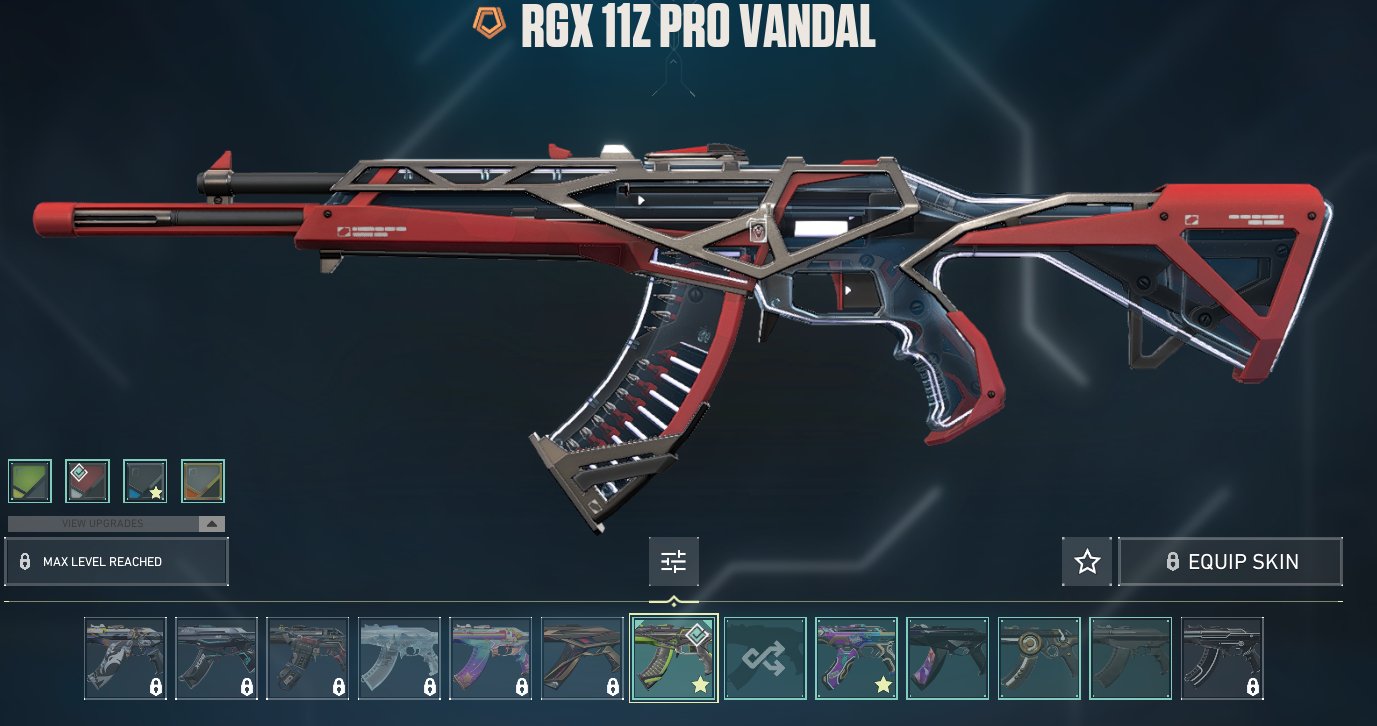Select the yellow-orange color variant swatch
This screenshot has height=726, width=1377.
pos(203,481)
